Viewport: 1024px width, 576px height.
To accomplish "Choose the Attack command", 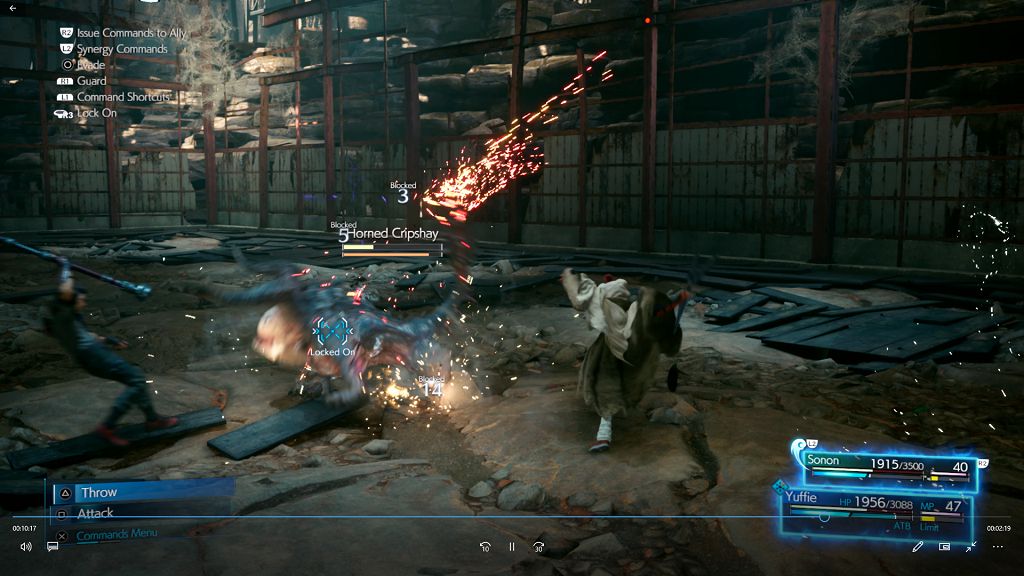I will (96, 513).
